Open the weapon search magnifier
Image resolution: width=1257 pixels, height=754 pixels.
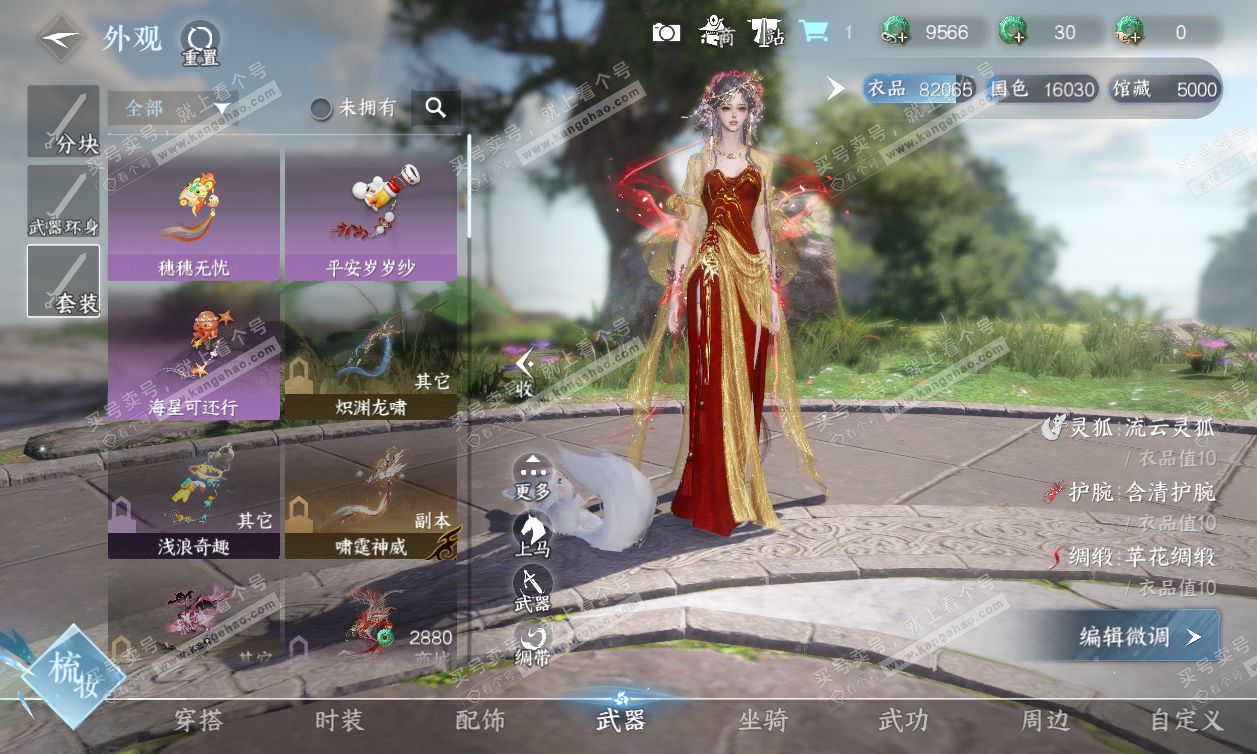435,108
